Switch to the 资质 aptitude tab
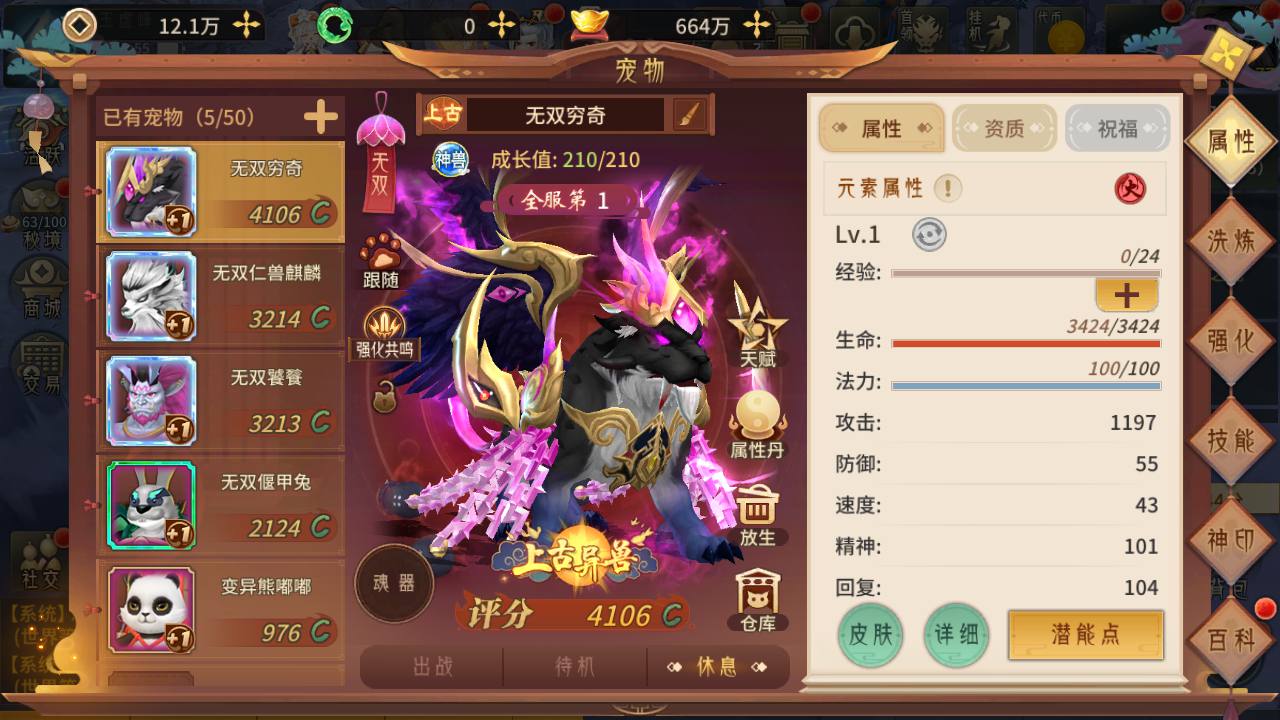1280x720 pixels. click(x=1004, y=129)
